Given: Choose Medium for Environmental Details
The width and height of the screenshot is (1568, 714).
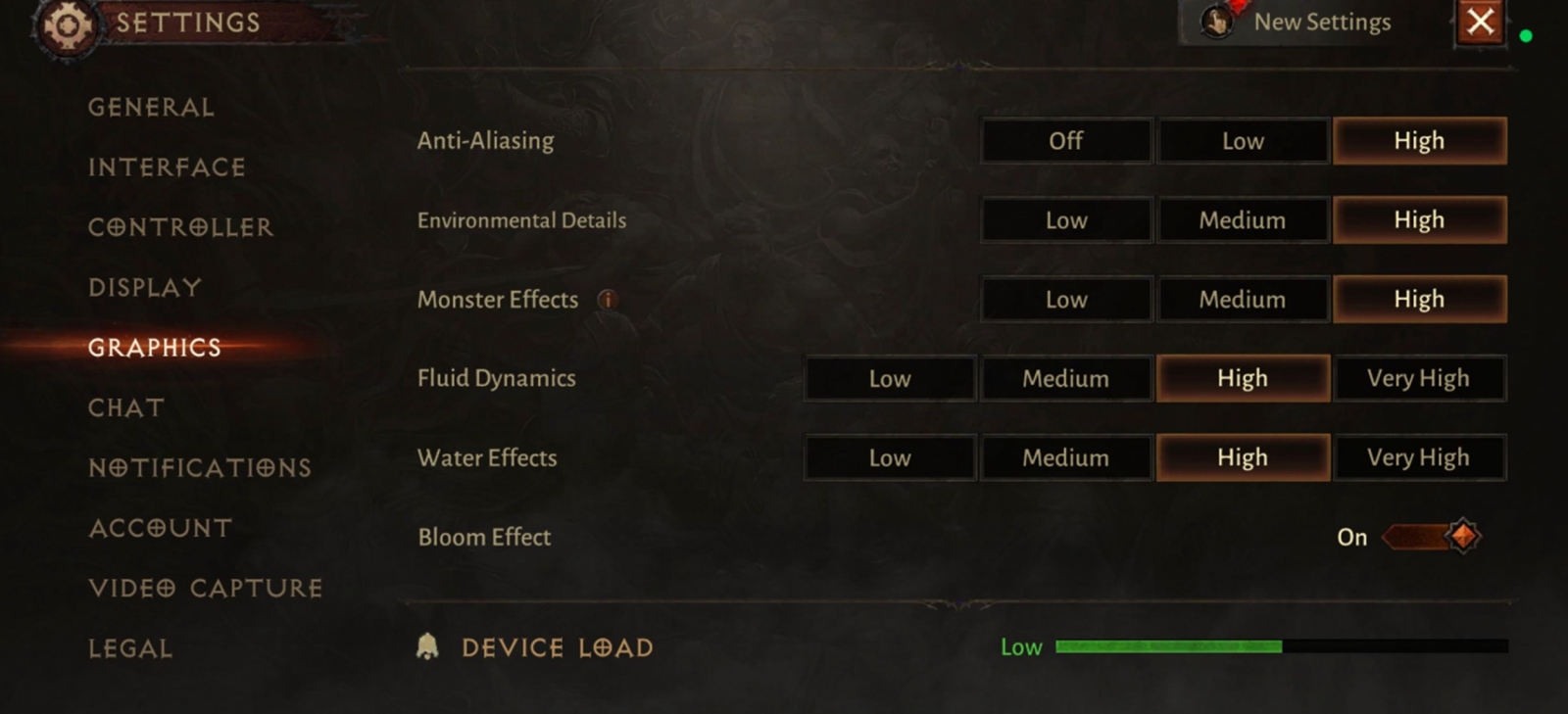Looking at the screenshot, I should [1243, 220].
